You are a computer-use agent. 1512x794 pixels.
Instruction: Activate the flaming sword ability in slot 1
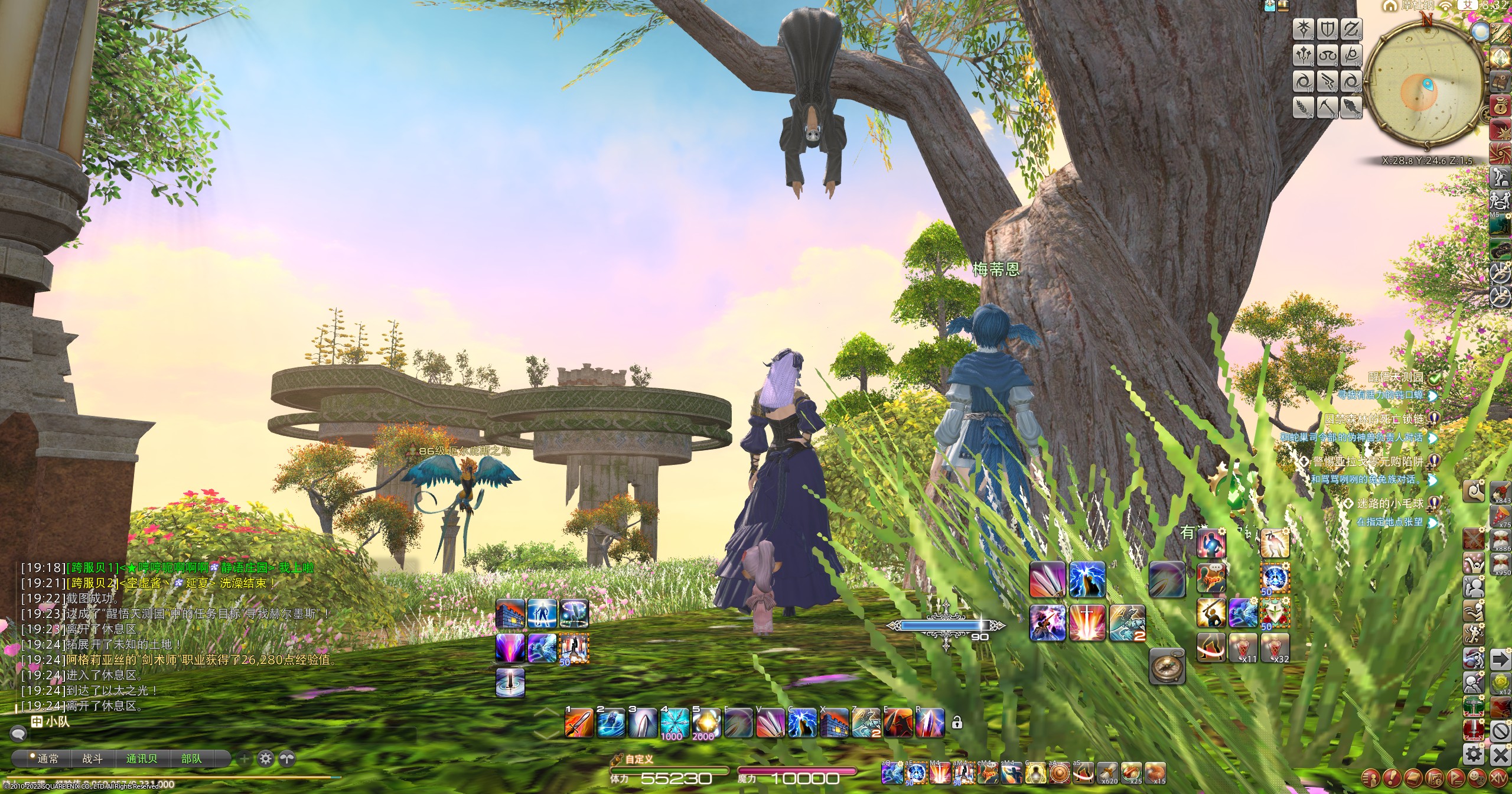click(x=578, y=722)
